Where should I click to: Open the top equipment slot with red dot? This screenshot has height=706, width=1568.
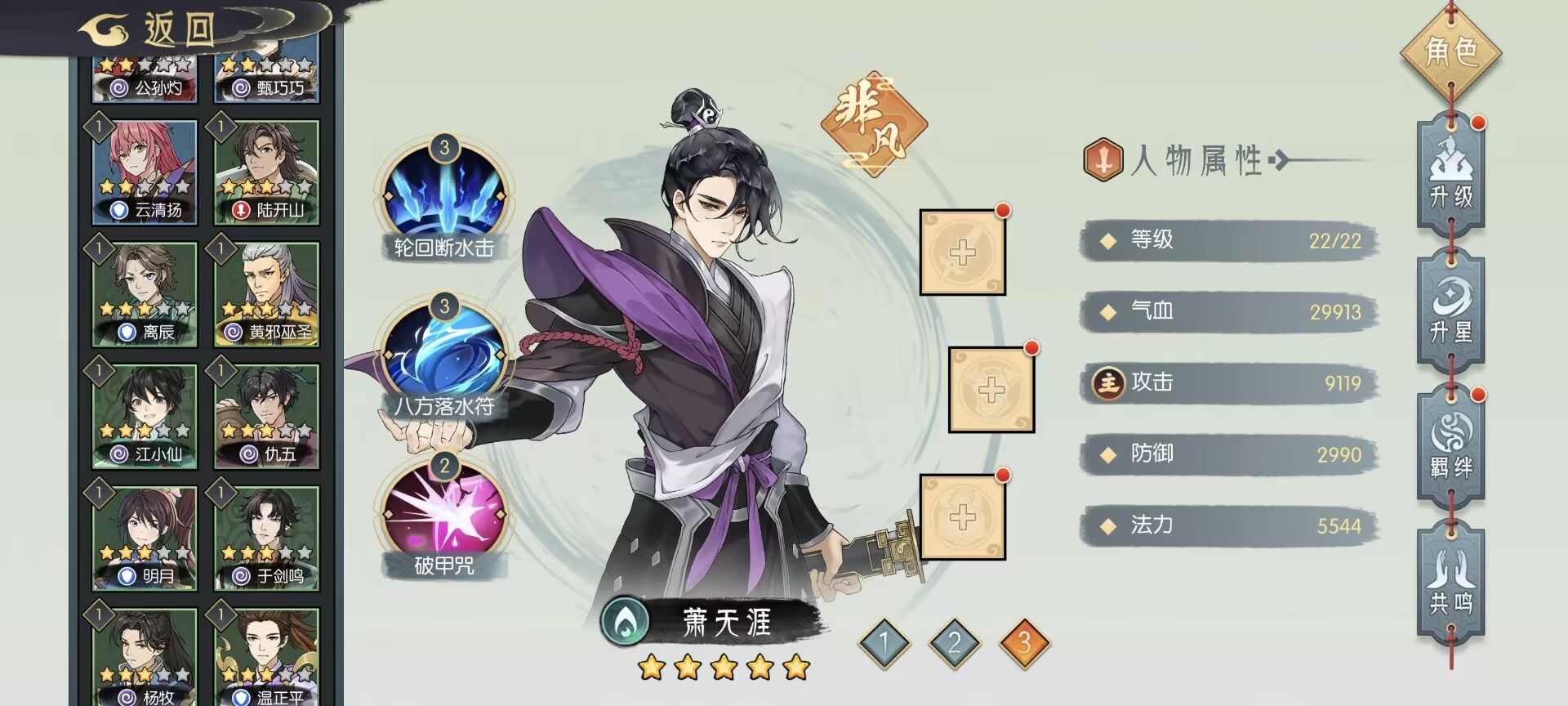[964, 252]
